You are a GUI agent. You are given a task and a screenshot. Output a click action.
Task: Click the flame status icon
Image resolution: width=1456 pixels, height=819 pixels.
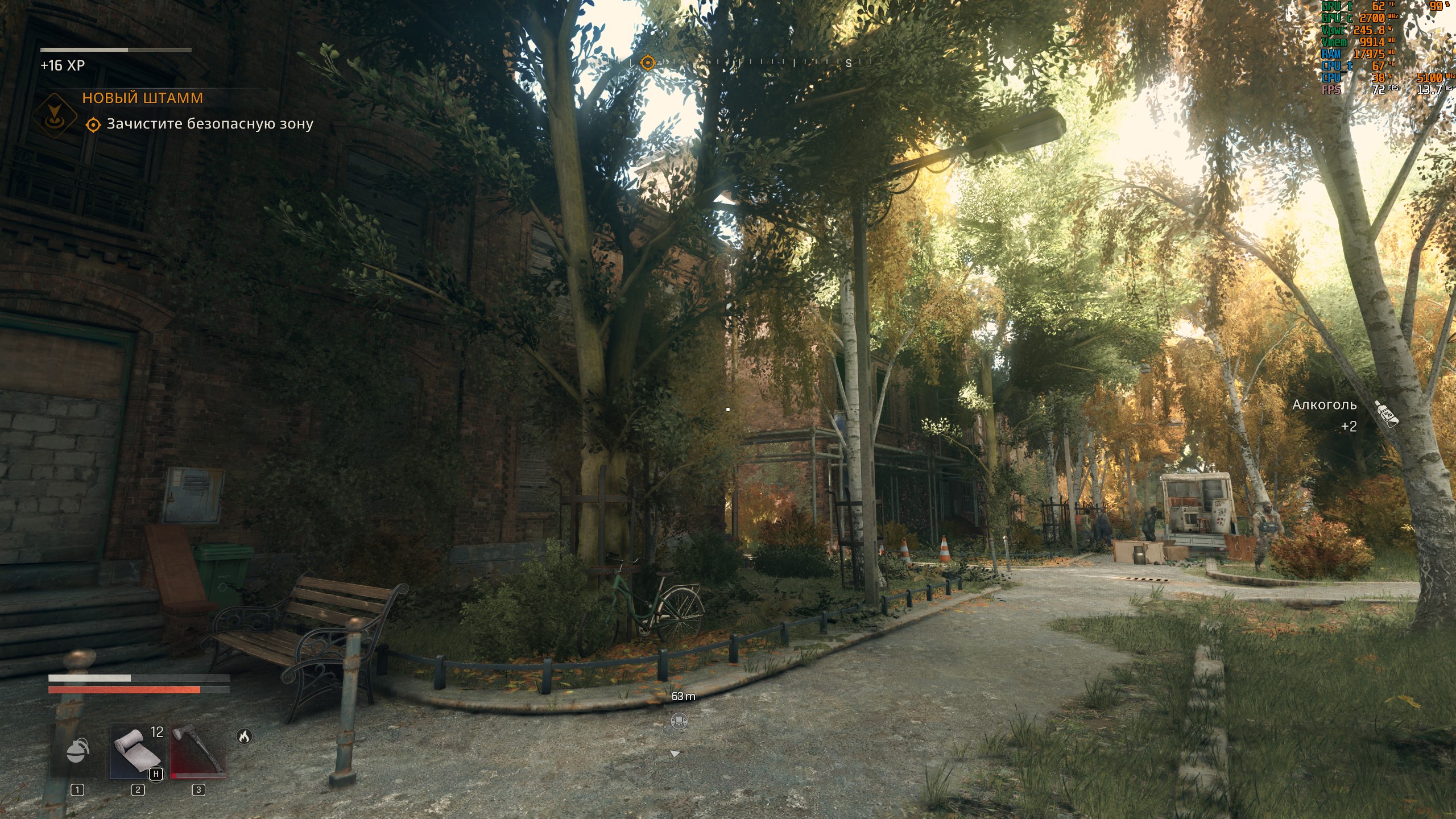[x=244, y=737]
